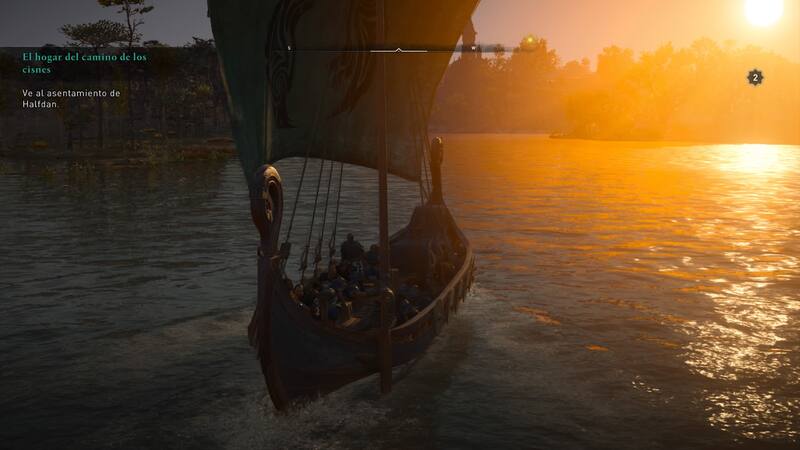The height and width of the screenshot is (450, 800).
Task: Open the notification badge showing 2
Action: [755, 77]
